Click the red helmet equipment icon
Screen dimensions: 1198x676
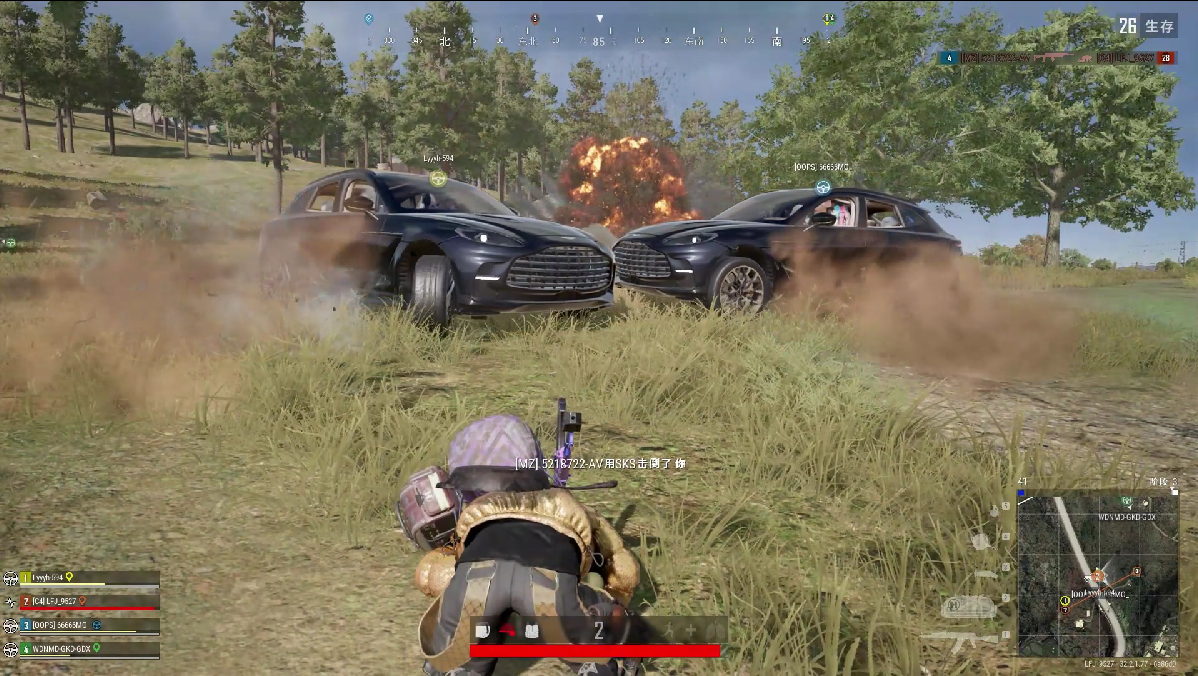point(509,630)
